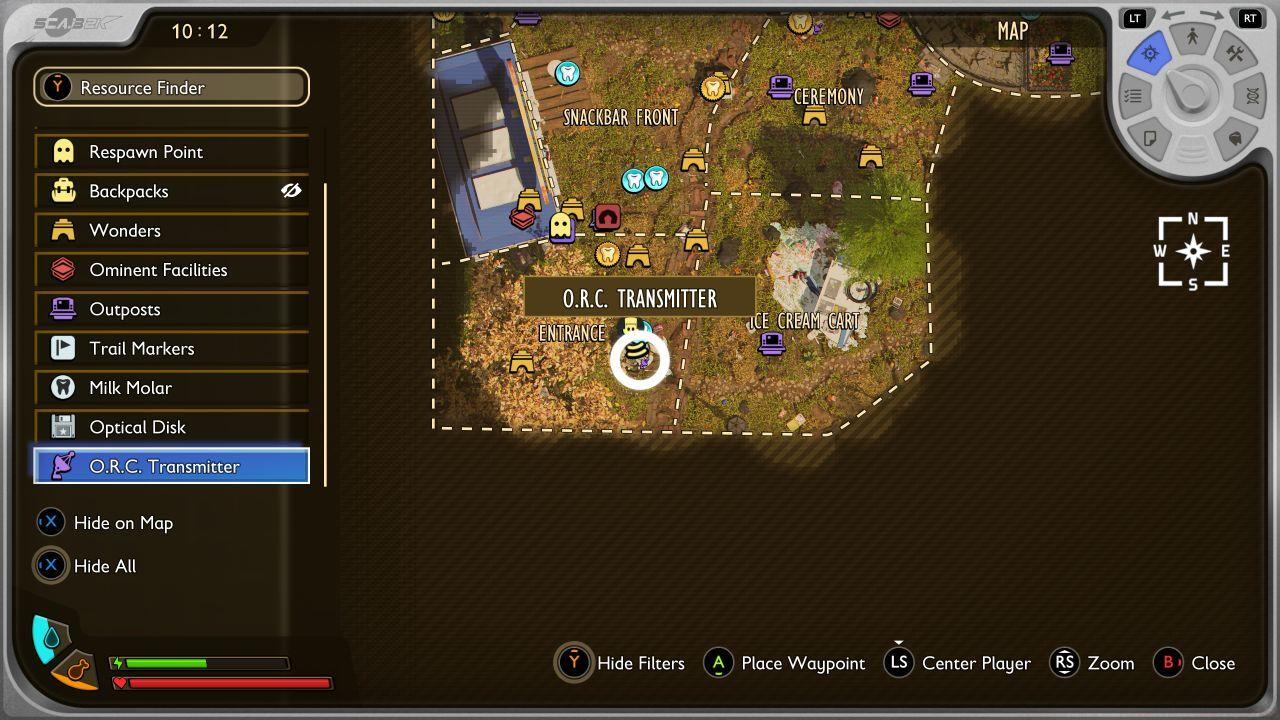Toggle Hide All filters
The height and width of the screenshot is (720, 1280).
click(51, 565)
